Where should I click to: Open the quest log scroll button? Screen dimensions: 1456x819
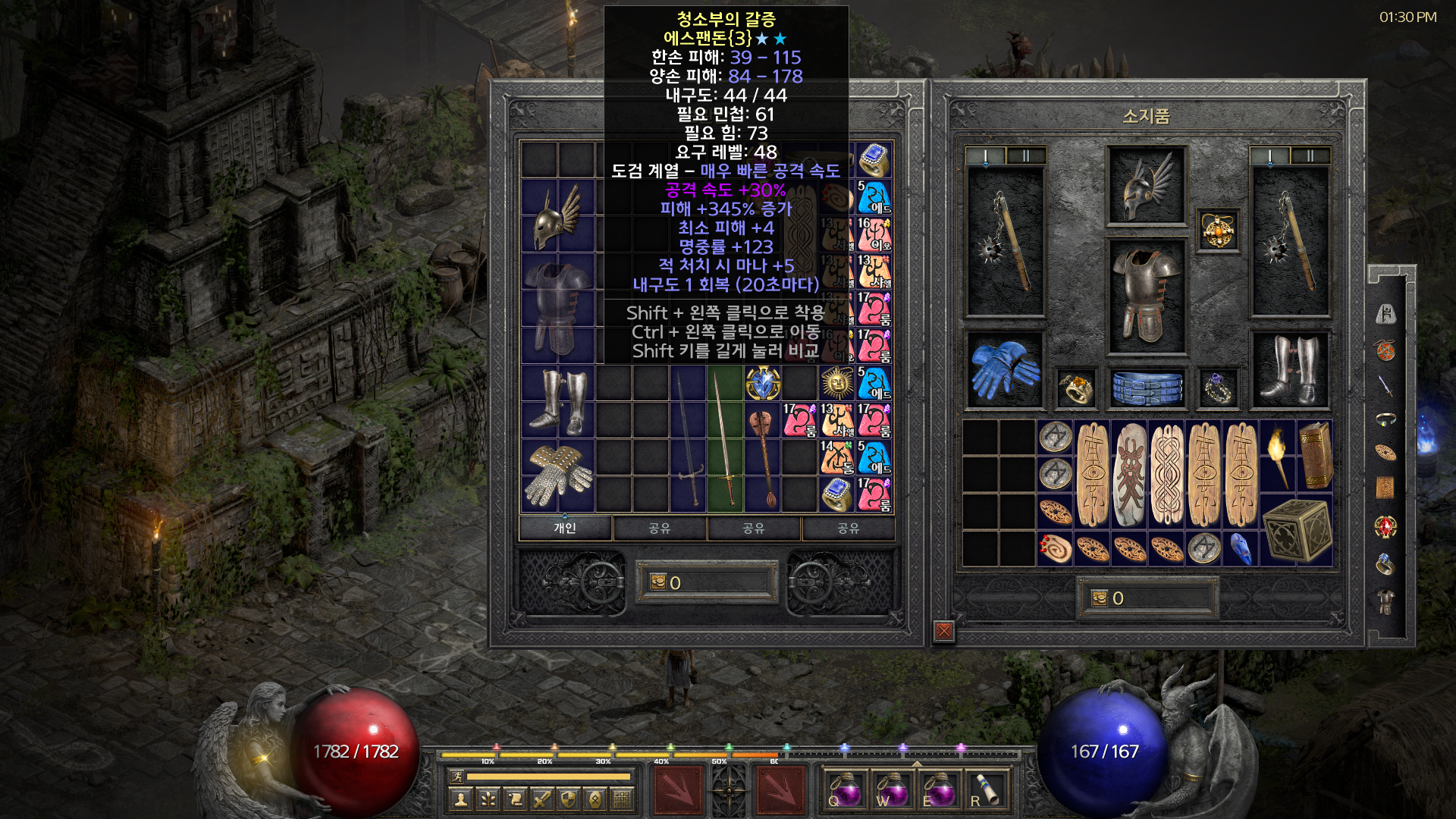pyautogui.click(x=515, y=799)
